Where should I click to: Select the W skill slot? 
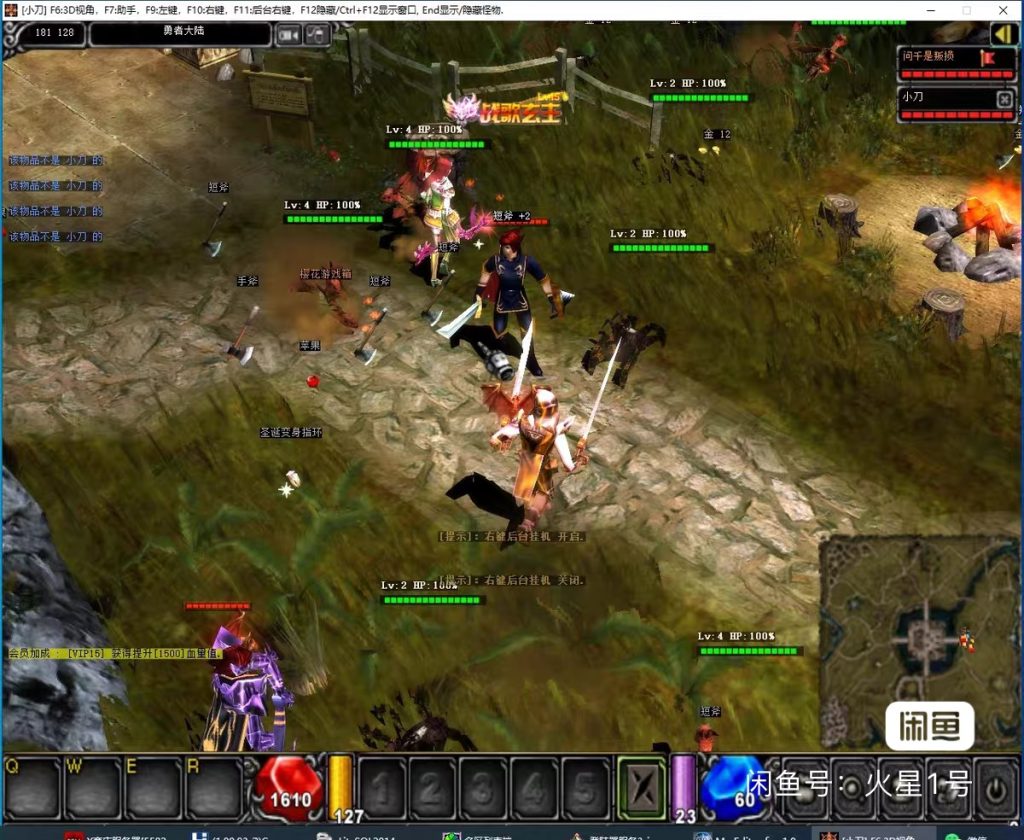tap(93, 786)
